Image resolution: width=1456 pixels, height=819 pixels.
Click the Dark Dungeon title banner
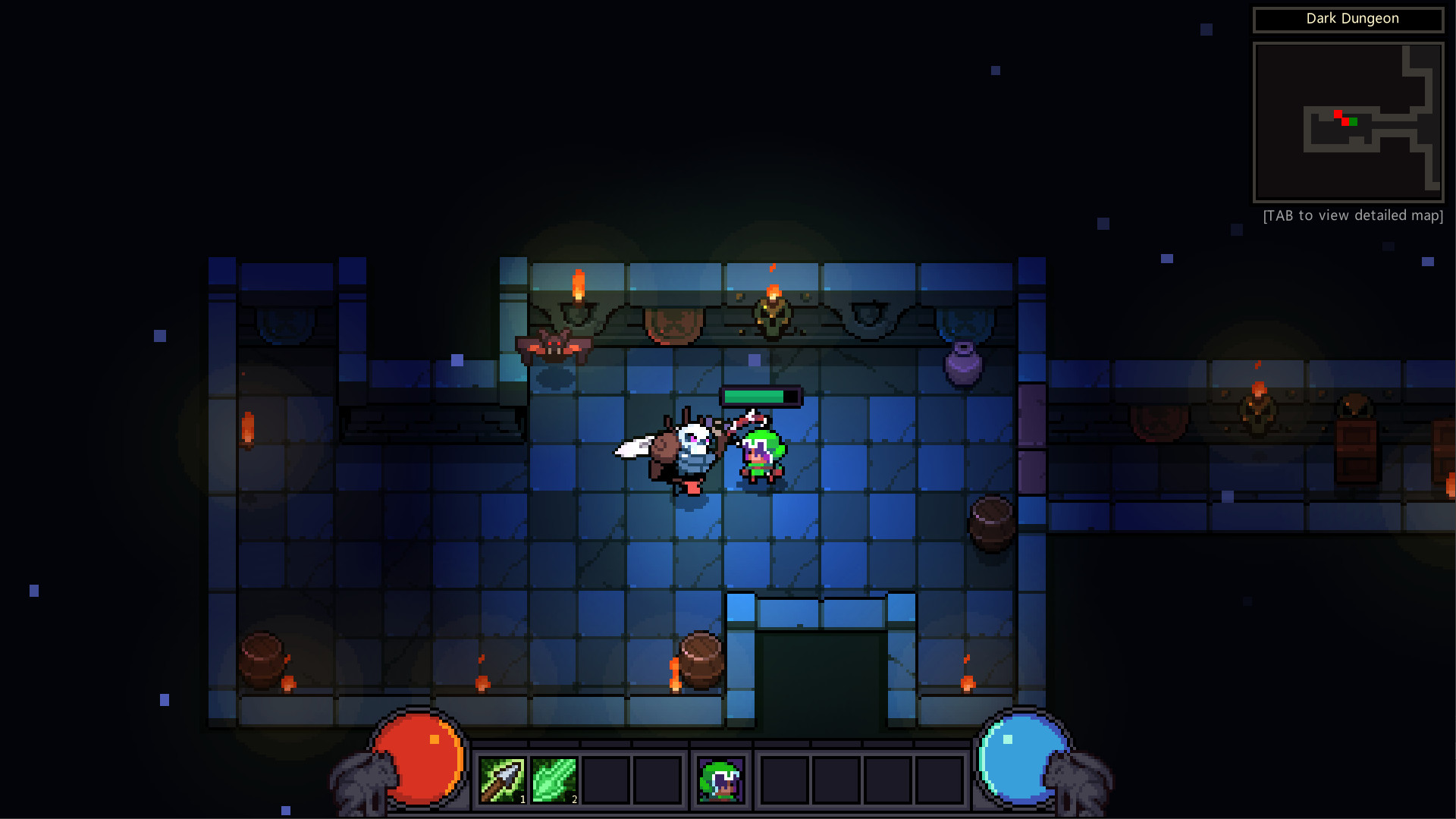(1349, 19)
